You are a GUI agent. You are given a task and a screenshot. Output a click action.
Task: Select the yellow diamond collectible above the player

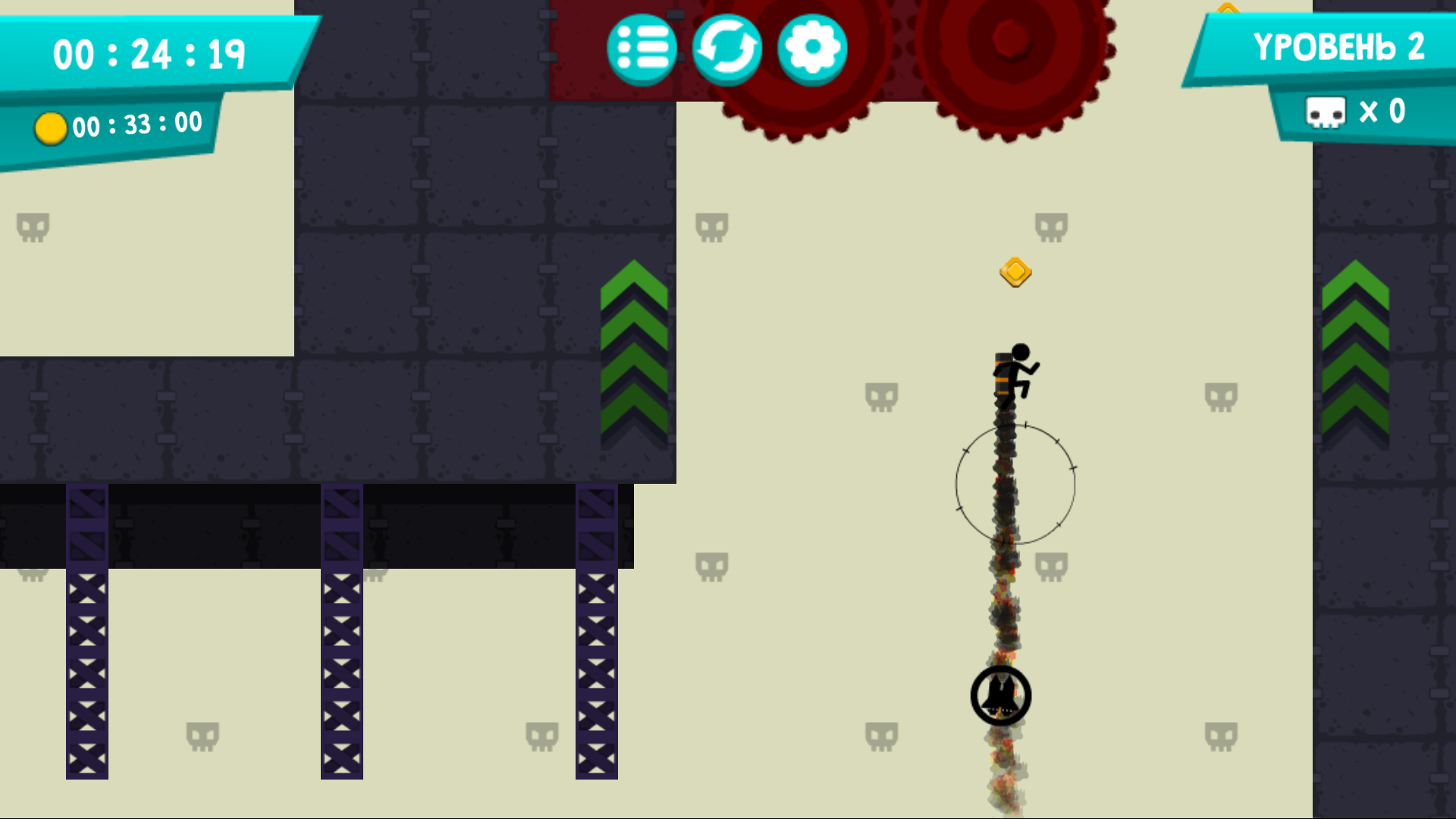[x=1015, y=273]
